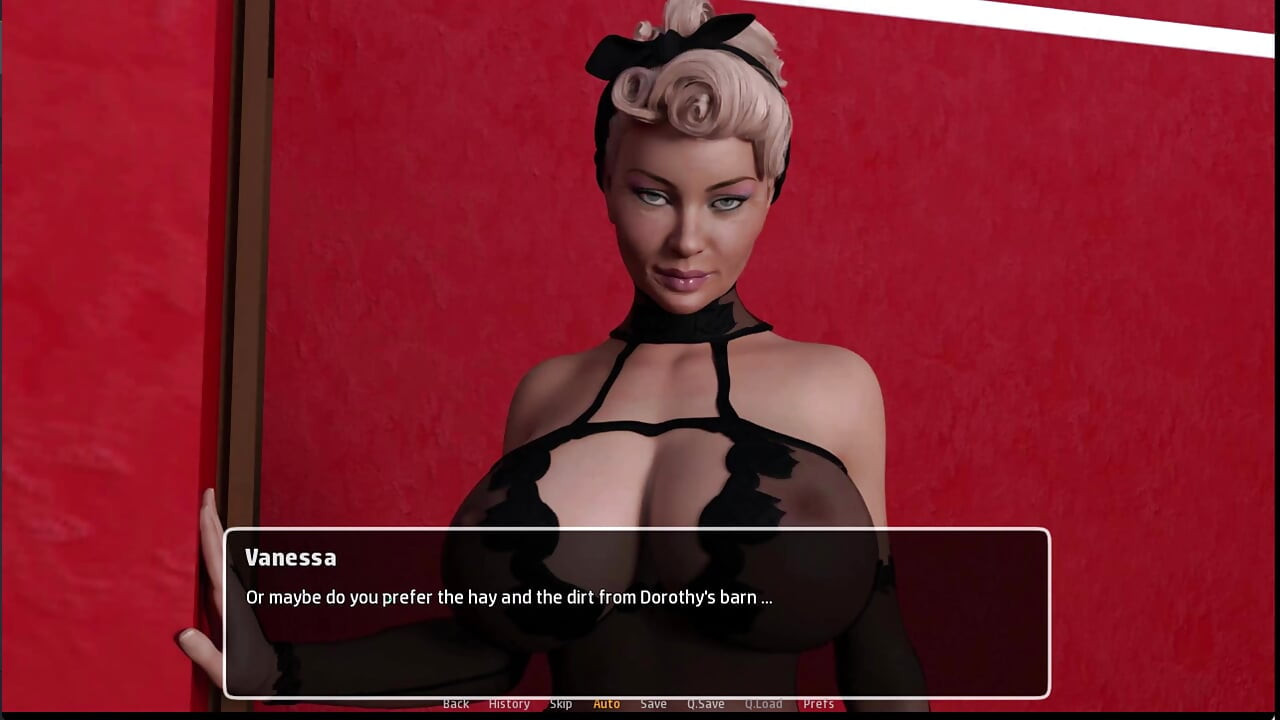Use Q.Load to quick load

pos(763,704)
